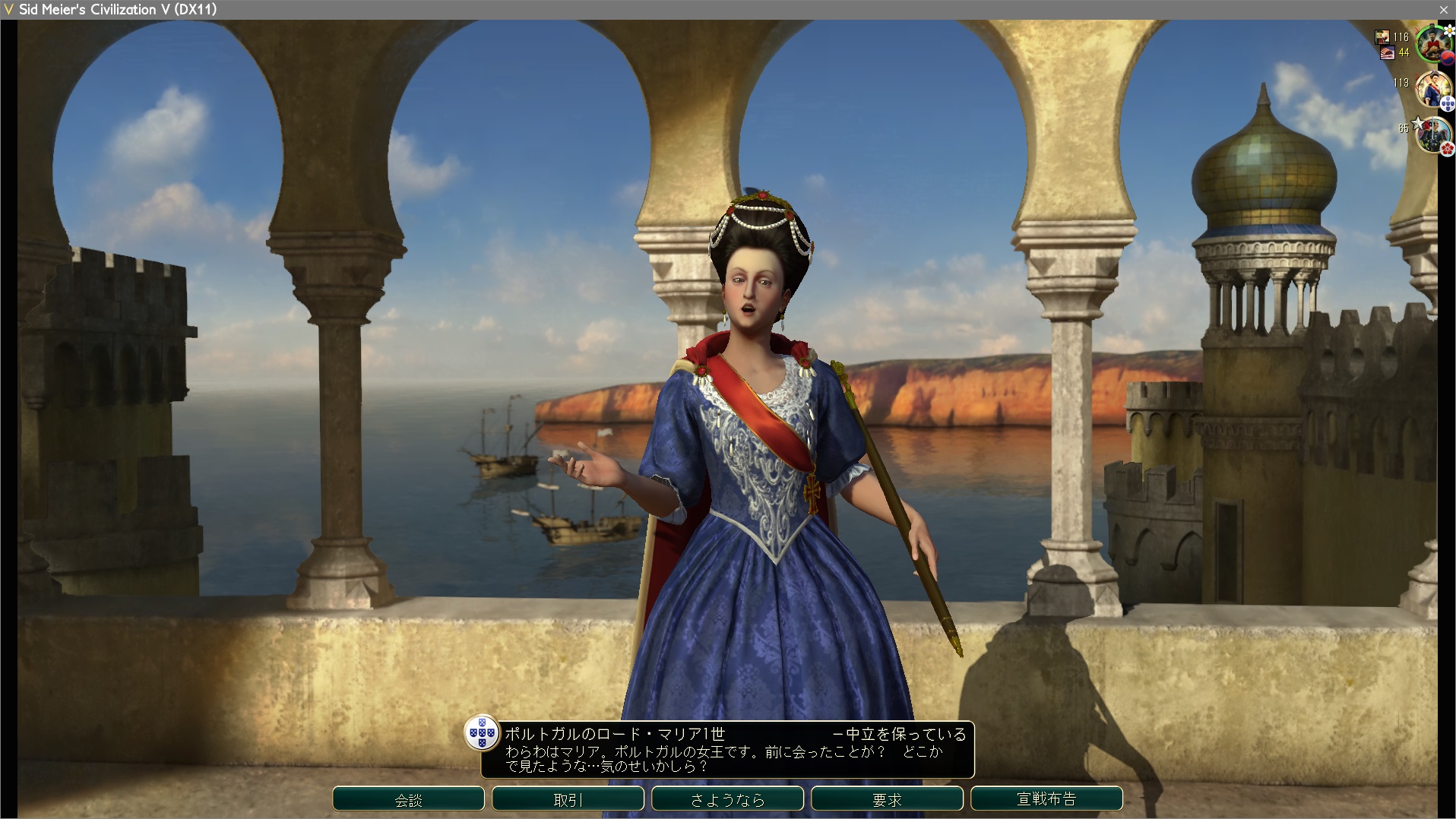Say goodbye with さようなら button
1456x819 pixels.
point(727,799)
